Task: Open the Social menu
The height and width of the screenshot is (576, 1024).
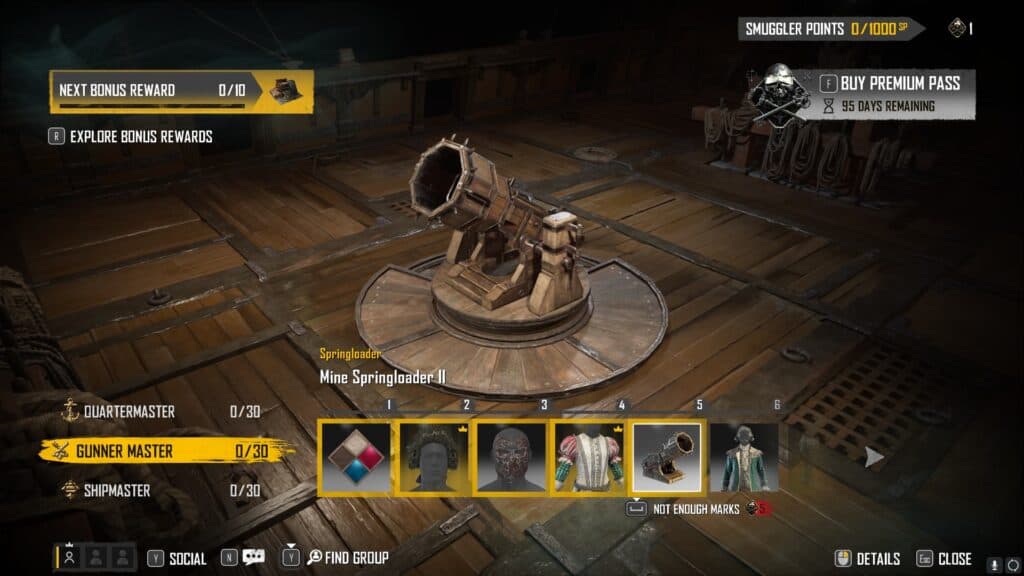Action: (x=178, y=558)
